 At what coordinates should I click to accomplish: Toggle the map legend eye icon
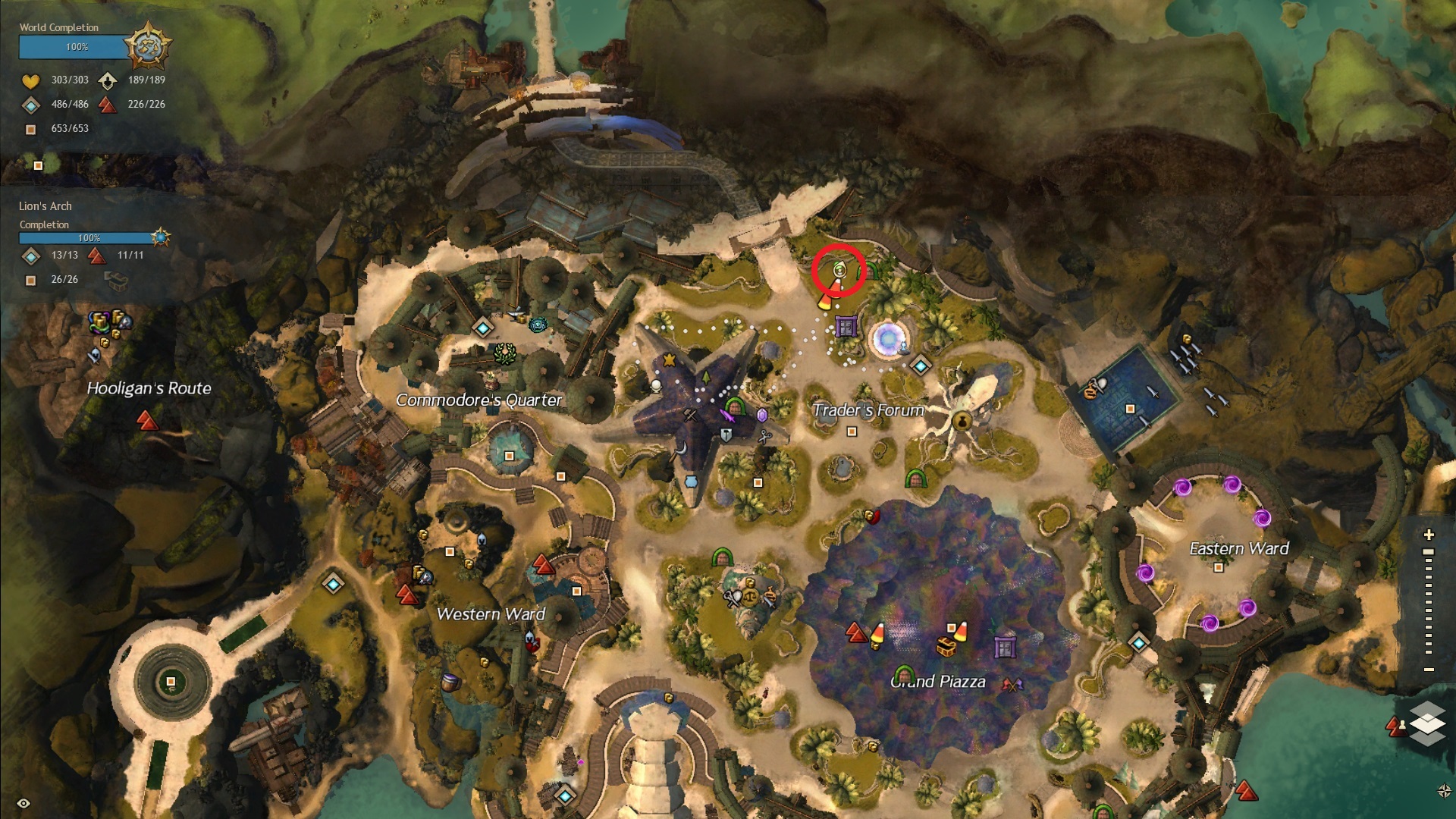(24, 803)
